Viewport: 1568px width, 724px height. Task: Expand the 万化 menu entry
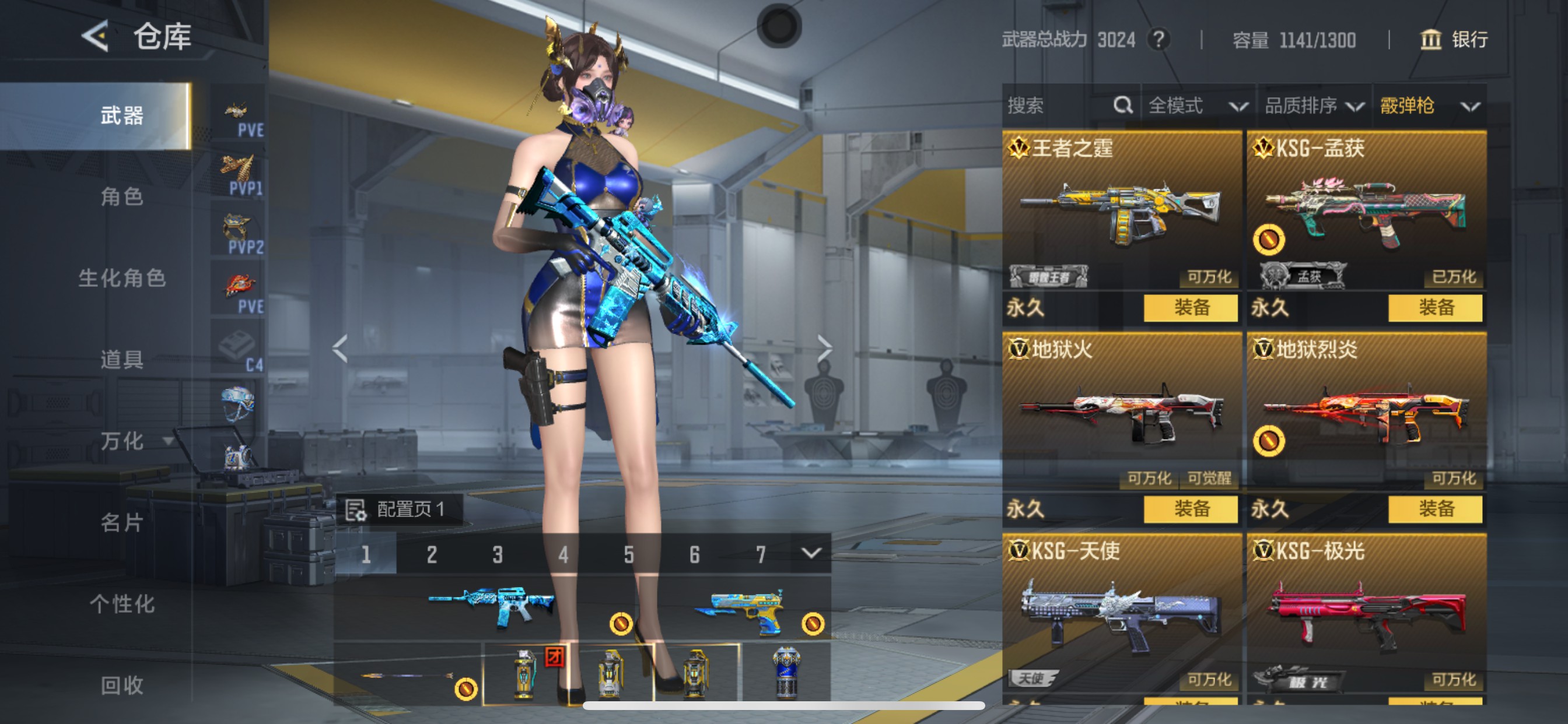point(135,441)
